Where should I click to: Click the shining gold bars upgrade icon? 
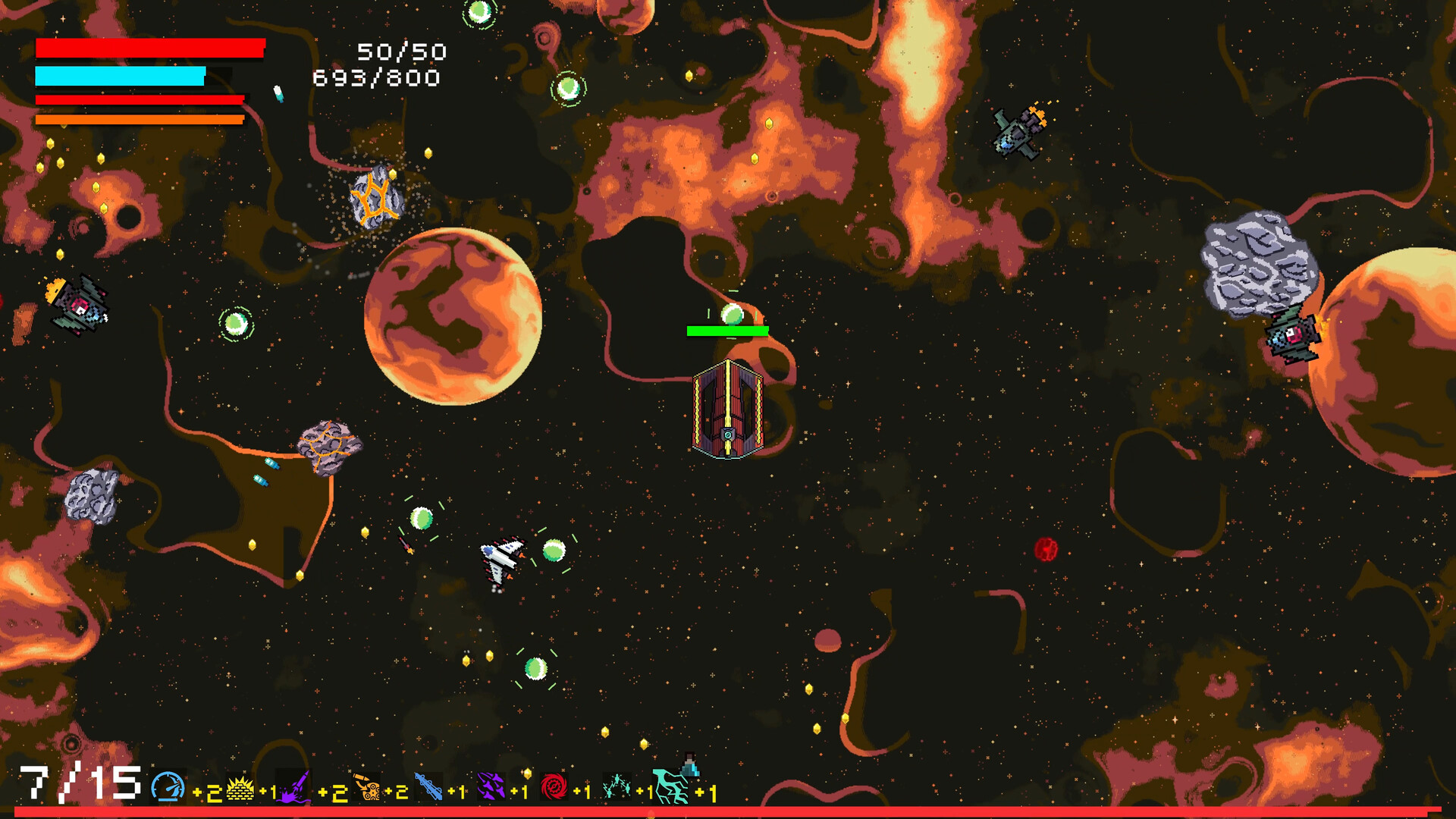point(240,789)
